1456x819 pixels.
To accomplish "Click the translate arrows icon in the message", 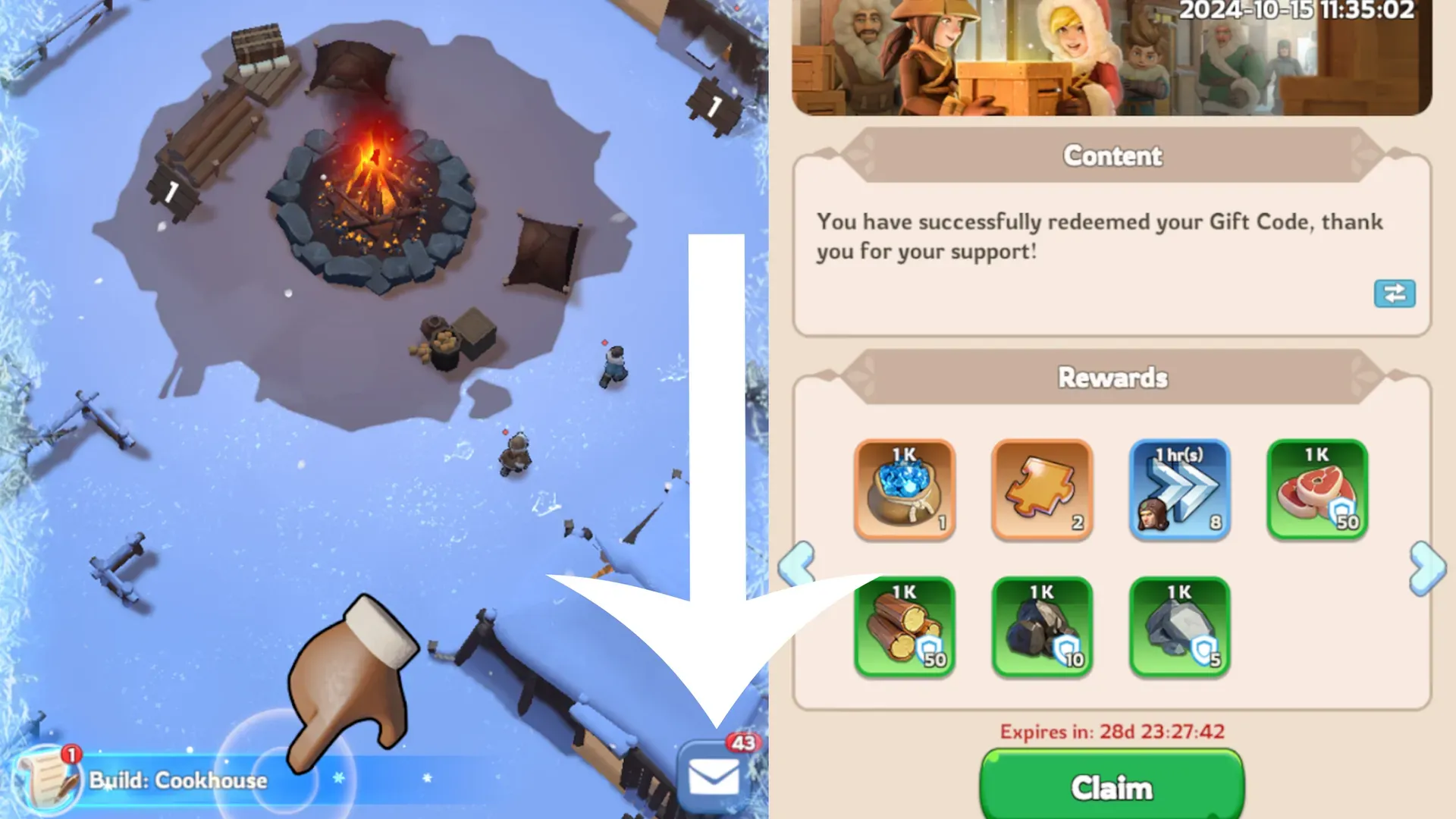I will point(1395,294).
